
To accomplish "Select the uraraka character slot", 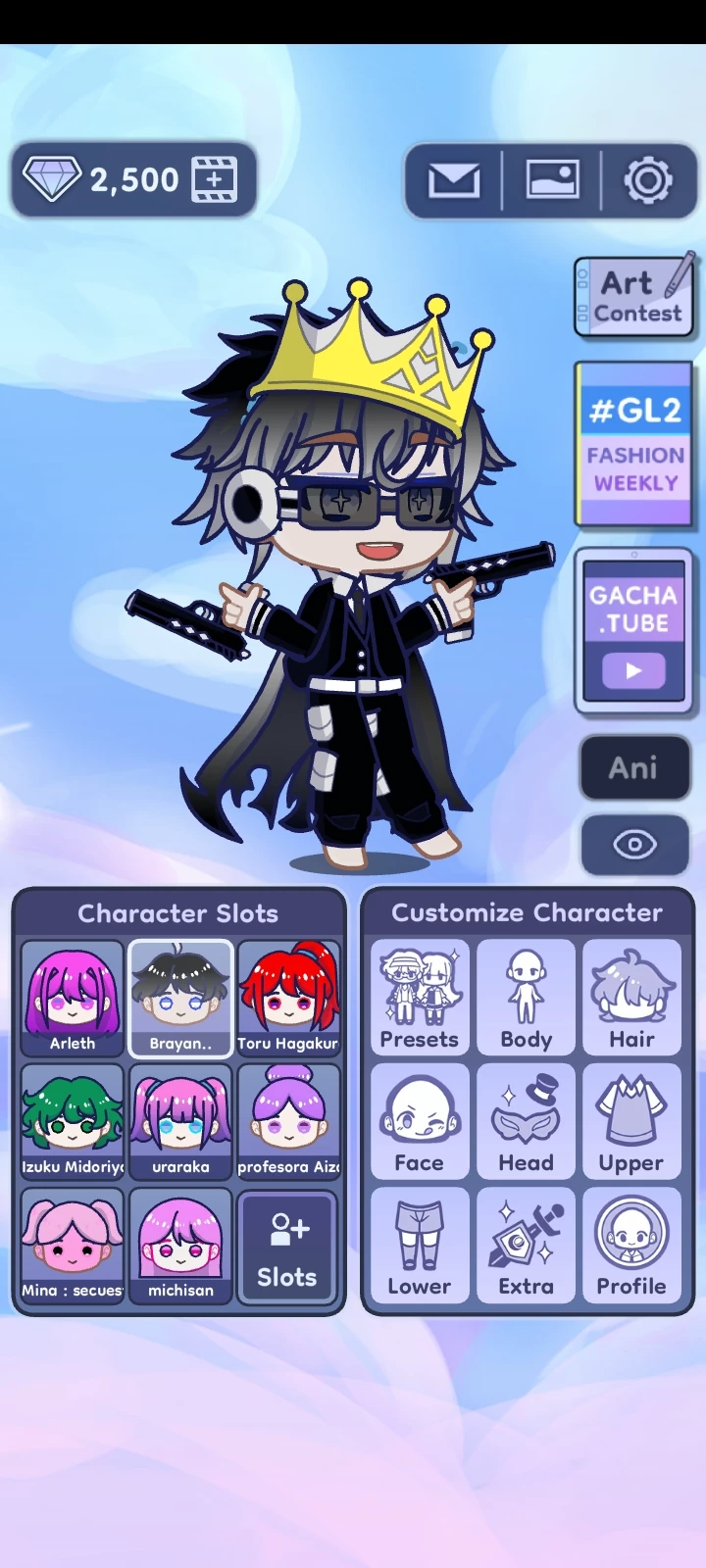I will click(180, 1121).
